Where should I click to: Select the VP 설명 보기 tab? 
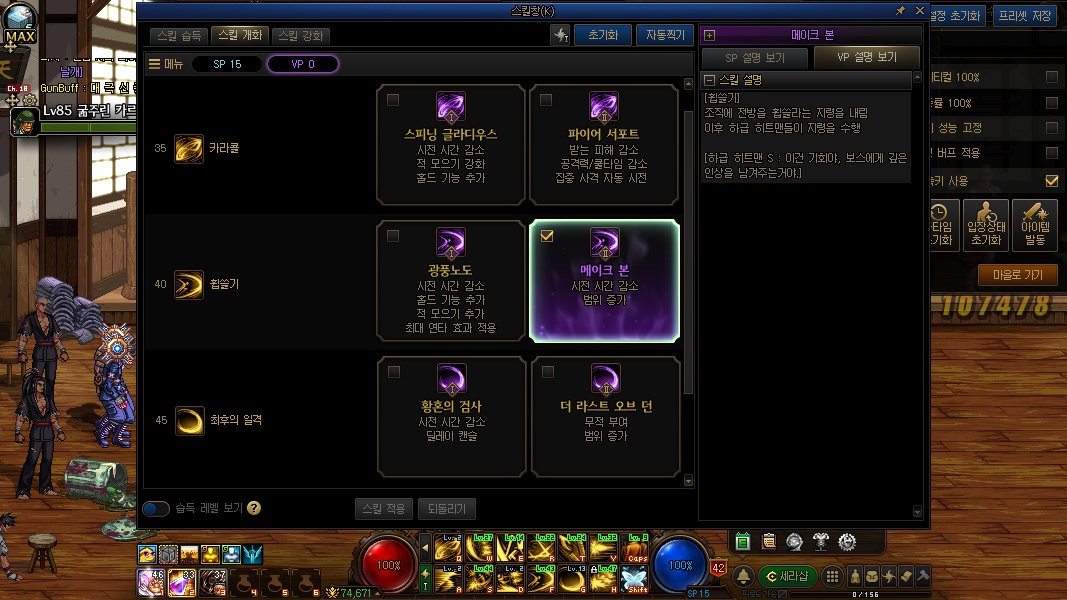click(867, 57)
